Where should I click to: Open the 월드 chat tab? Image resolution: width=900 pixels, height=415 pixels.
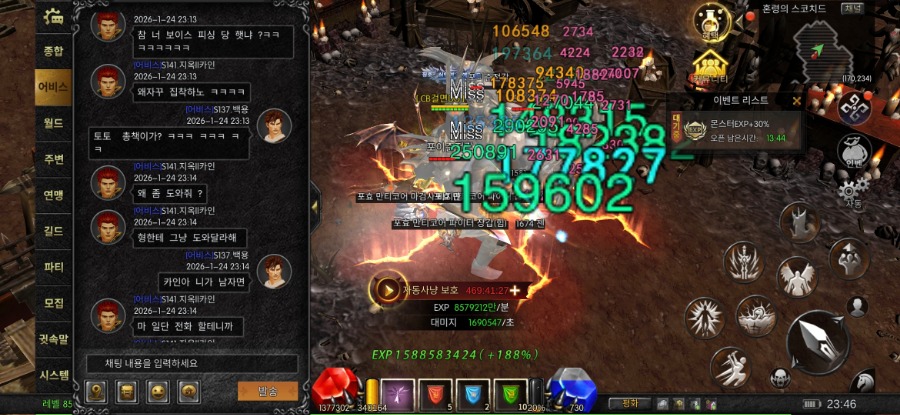pos(53,123)
